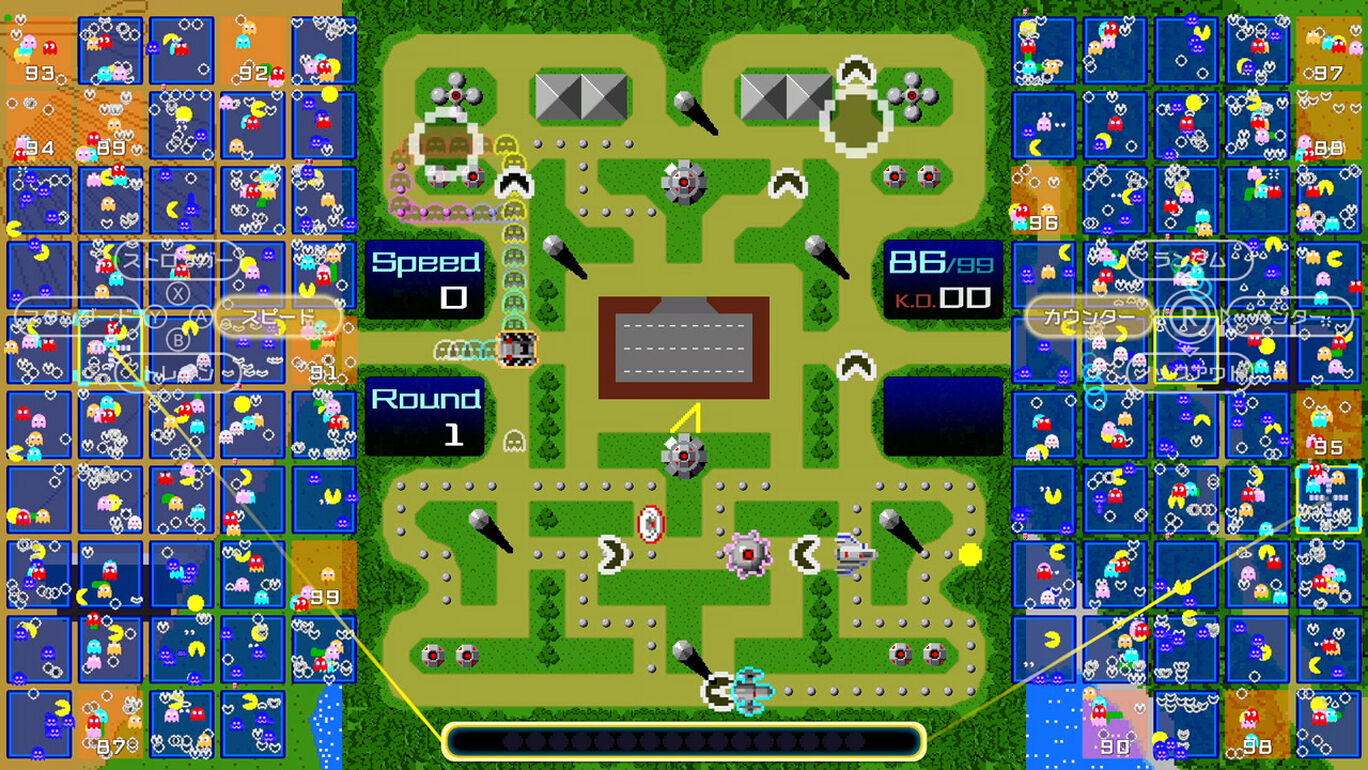The width and height of the screenshot is (1368, 770).
Task: Click the Speed indicator showing 0
Action: 425,278
